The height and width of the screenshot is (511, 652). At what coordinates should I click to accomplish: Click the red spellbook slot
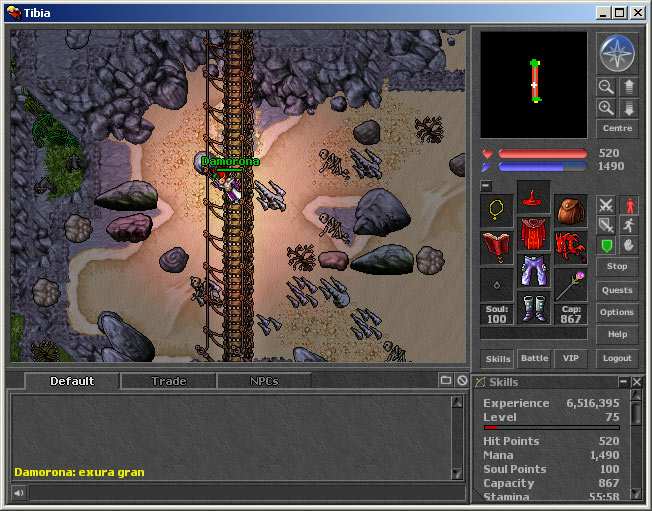[x=497, y=246]
